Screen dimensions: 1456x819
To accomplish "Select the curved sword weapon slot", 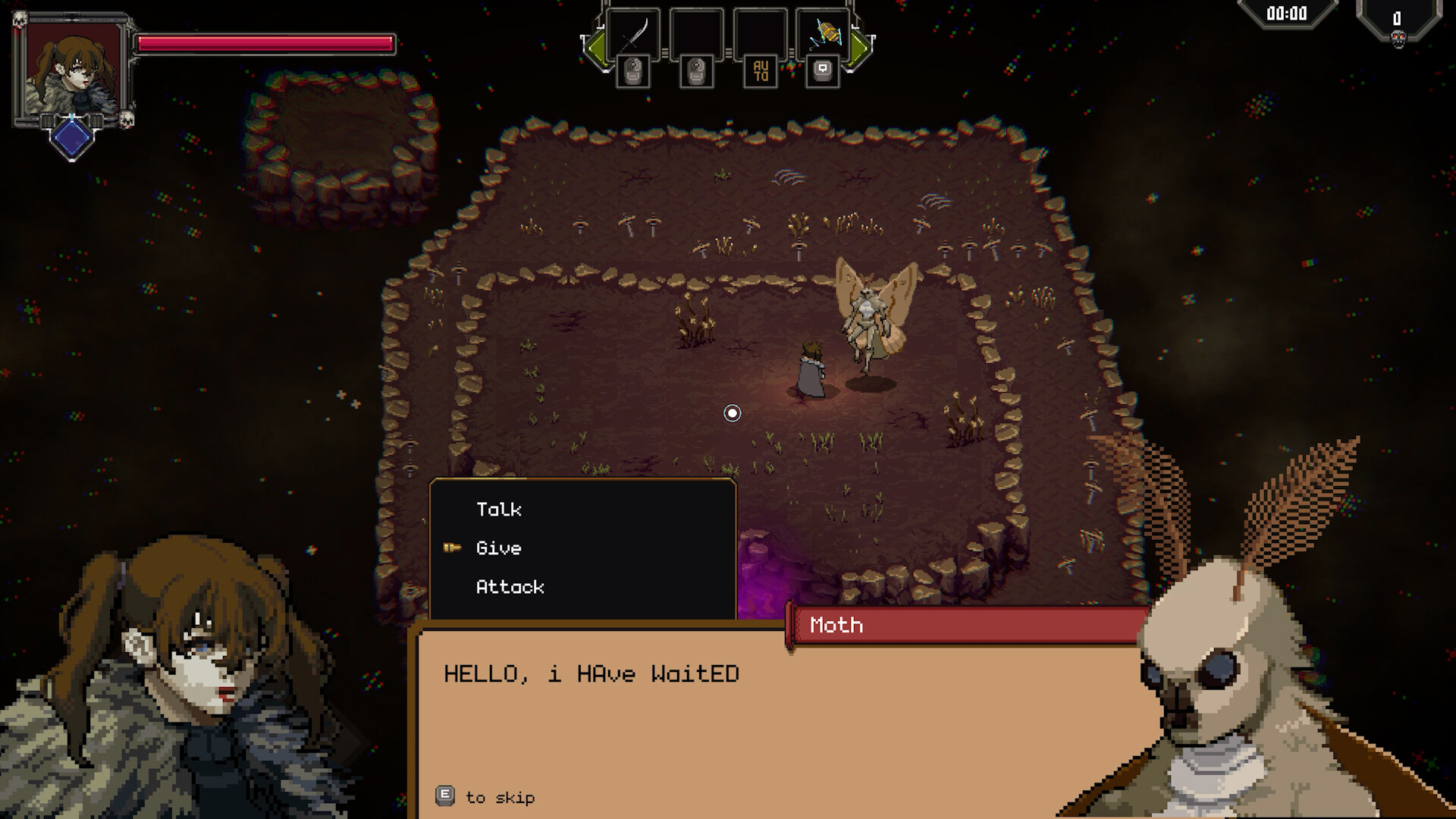I will [633, 34].
